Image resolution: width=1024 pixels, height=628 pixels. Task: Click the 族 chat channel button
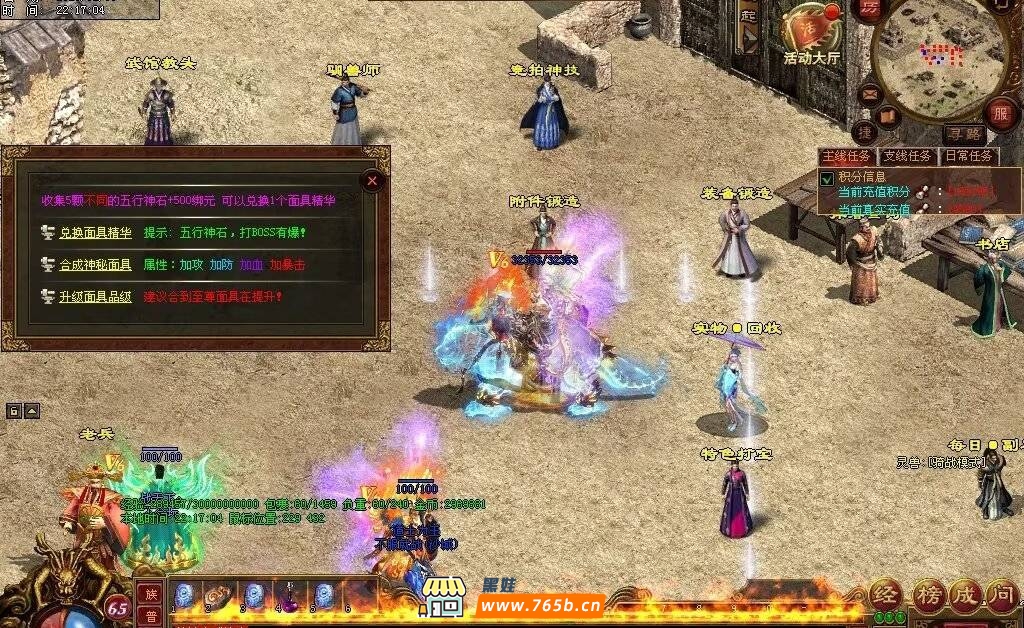point(149,594)
